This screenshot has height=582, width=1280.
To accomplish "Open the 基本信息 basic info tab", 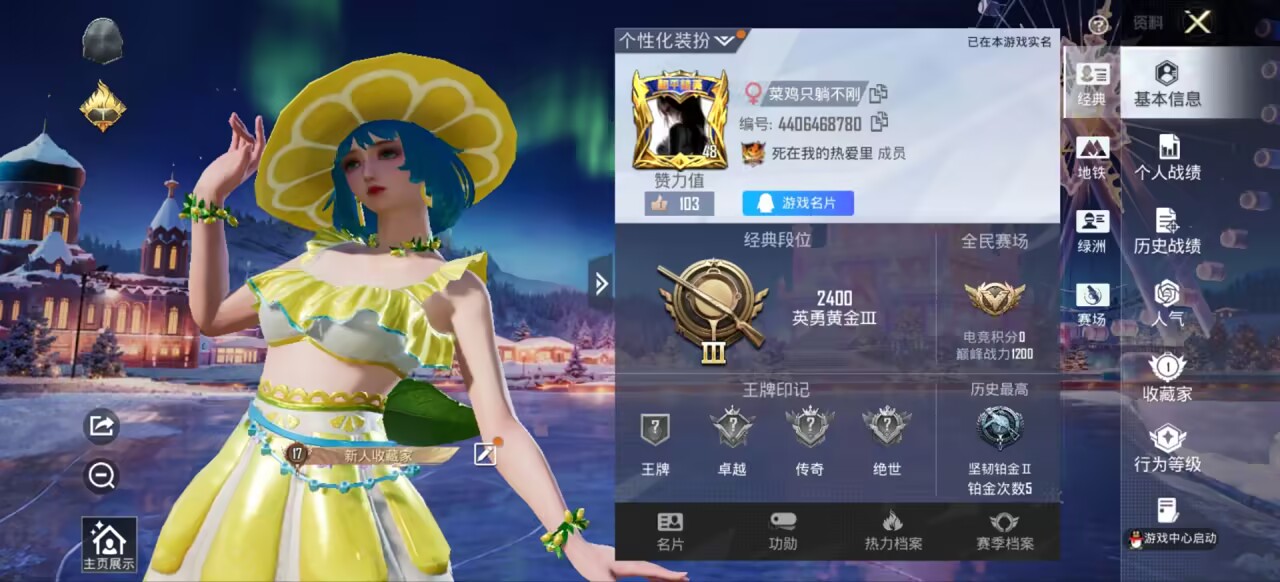I will (x=1167, y=84).
